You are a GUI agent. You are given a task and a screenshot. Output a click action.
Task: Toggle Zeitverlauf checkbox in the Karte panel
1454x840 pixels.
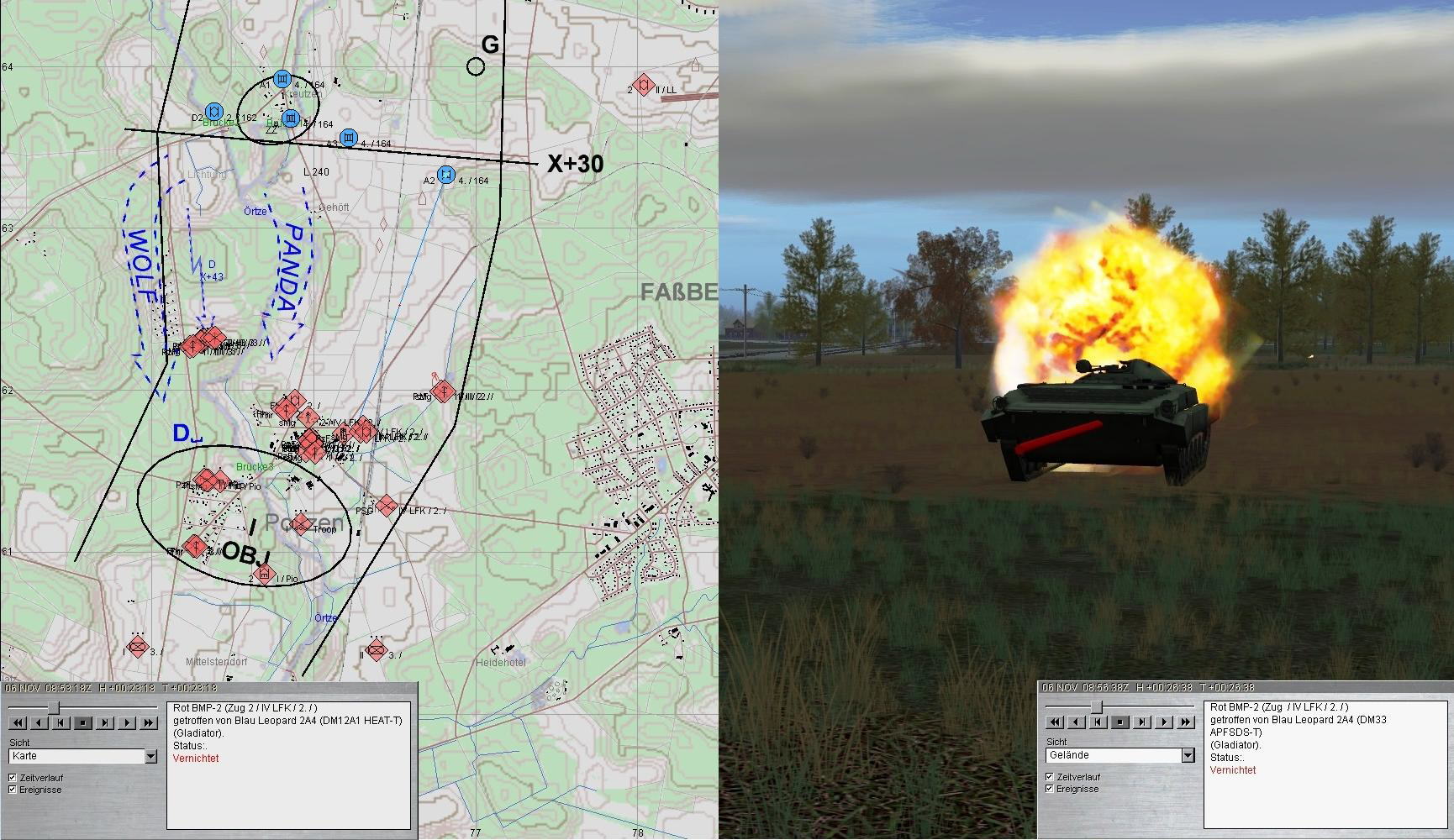coord(13,778)
